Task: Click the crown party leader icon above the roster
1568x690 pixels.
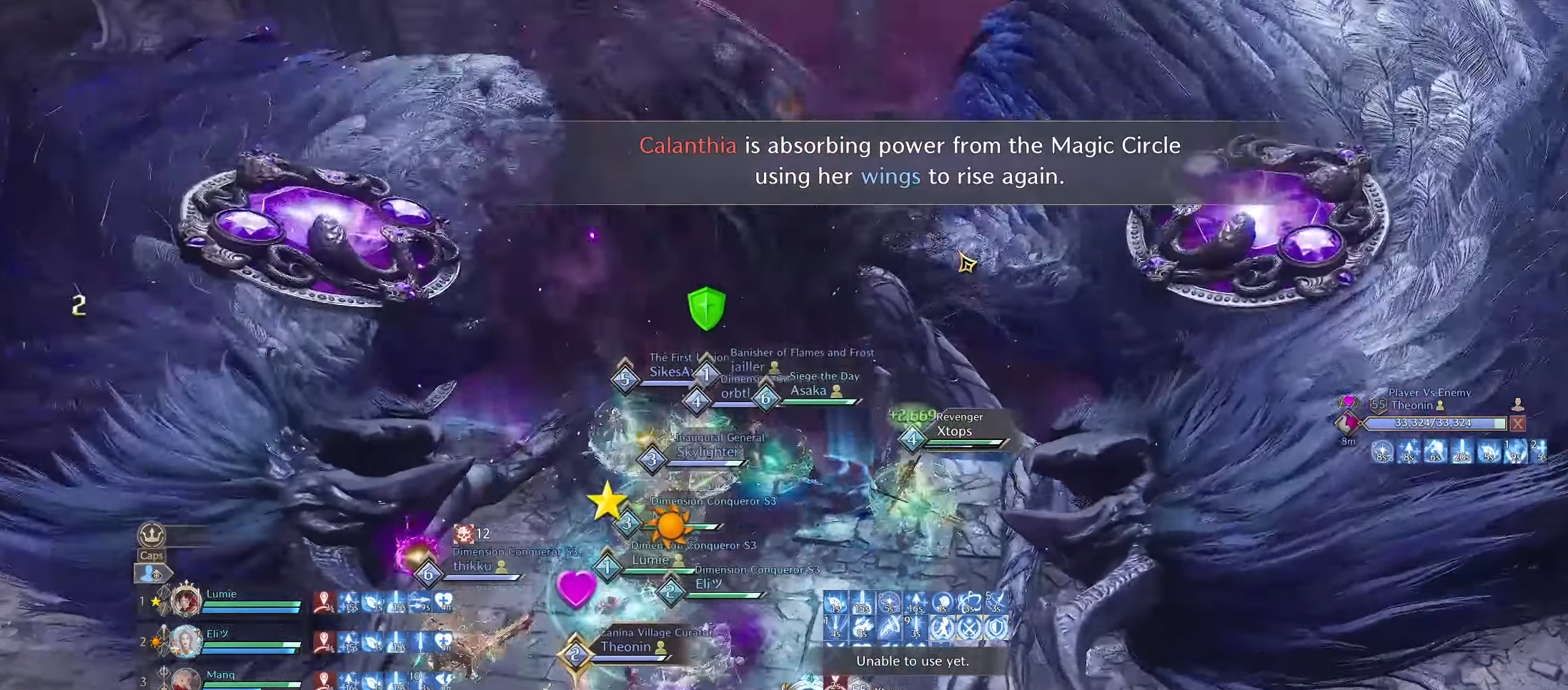Action: [152, 534]
